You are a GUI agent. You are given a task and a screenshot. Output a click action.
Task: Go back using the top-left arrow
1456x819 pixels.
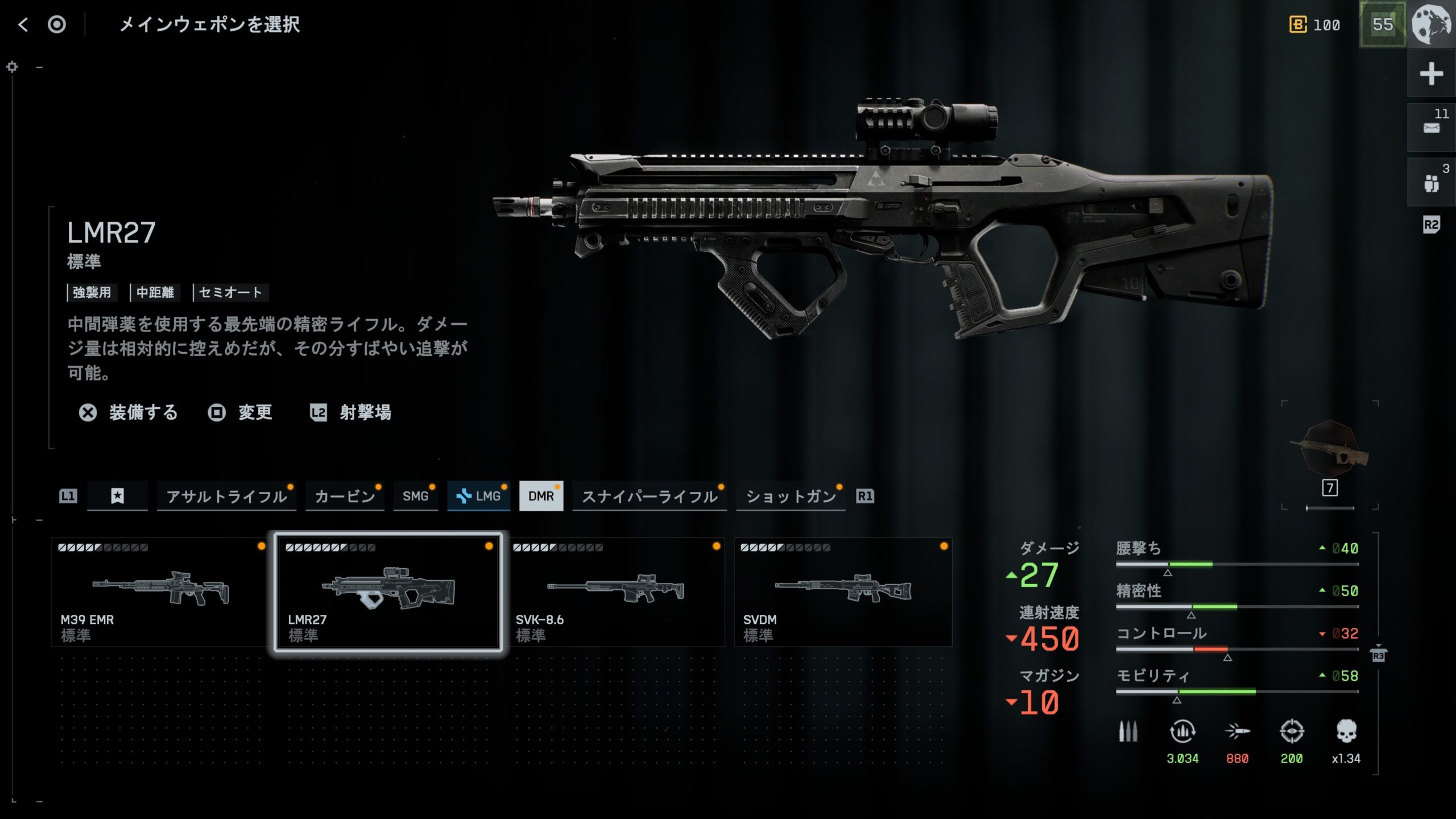[23, 24]
